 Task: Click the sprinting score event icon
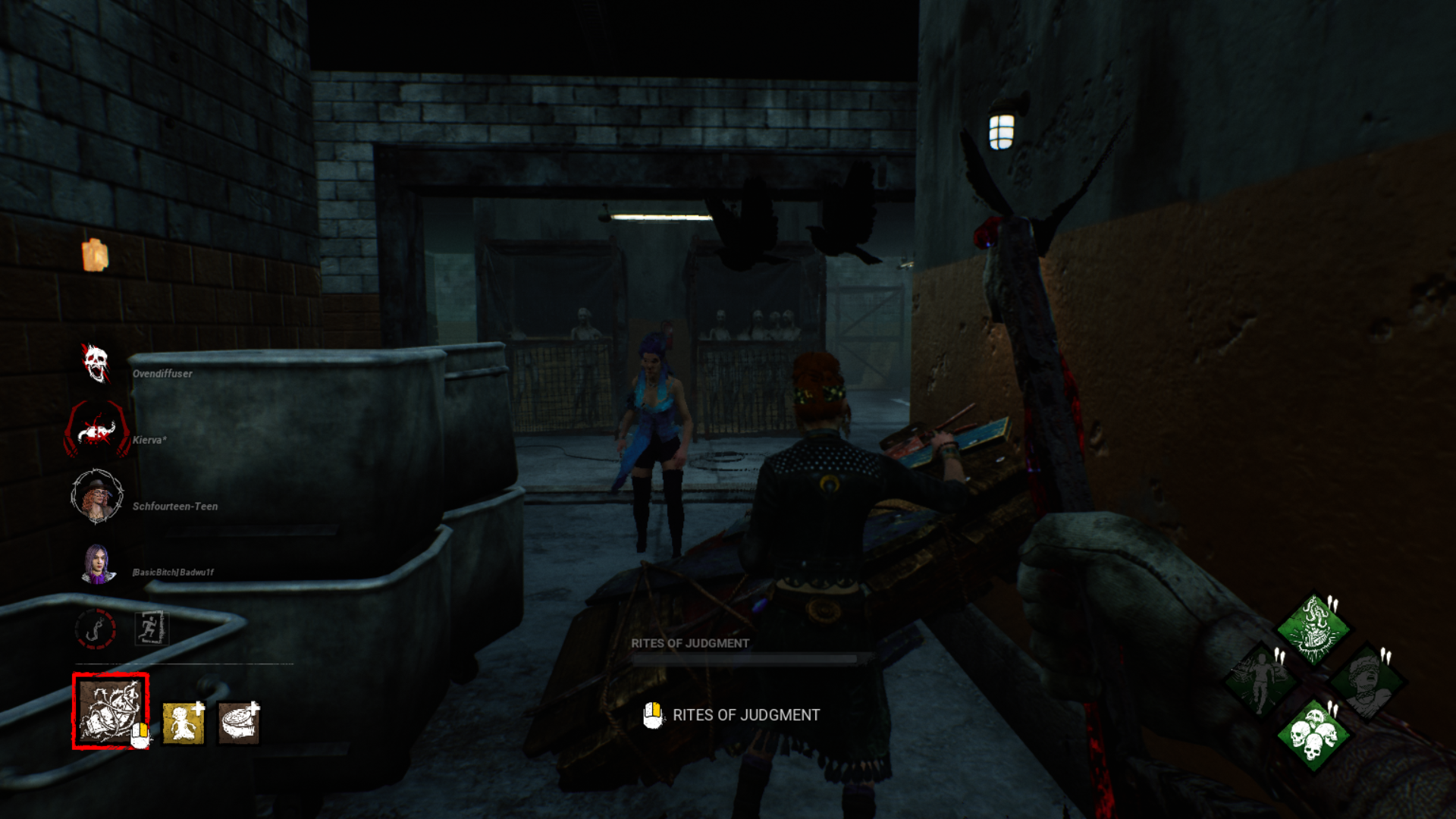(x=150, y=628)
